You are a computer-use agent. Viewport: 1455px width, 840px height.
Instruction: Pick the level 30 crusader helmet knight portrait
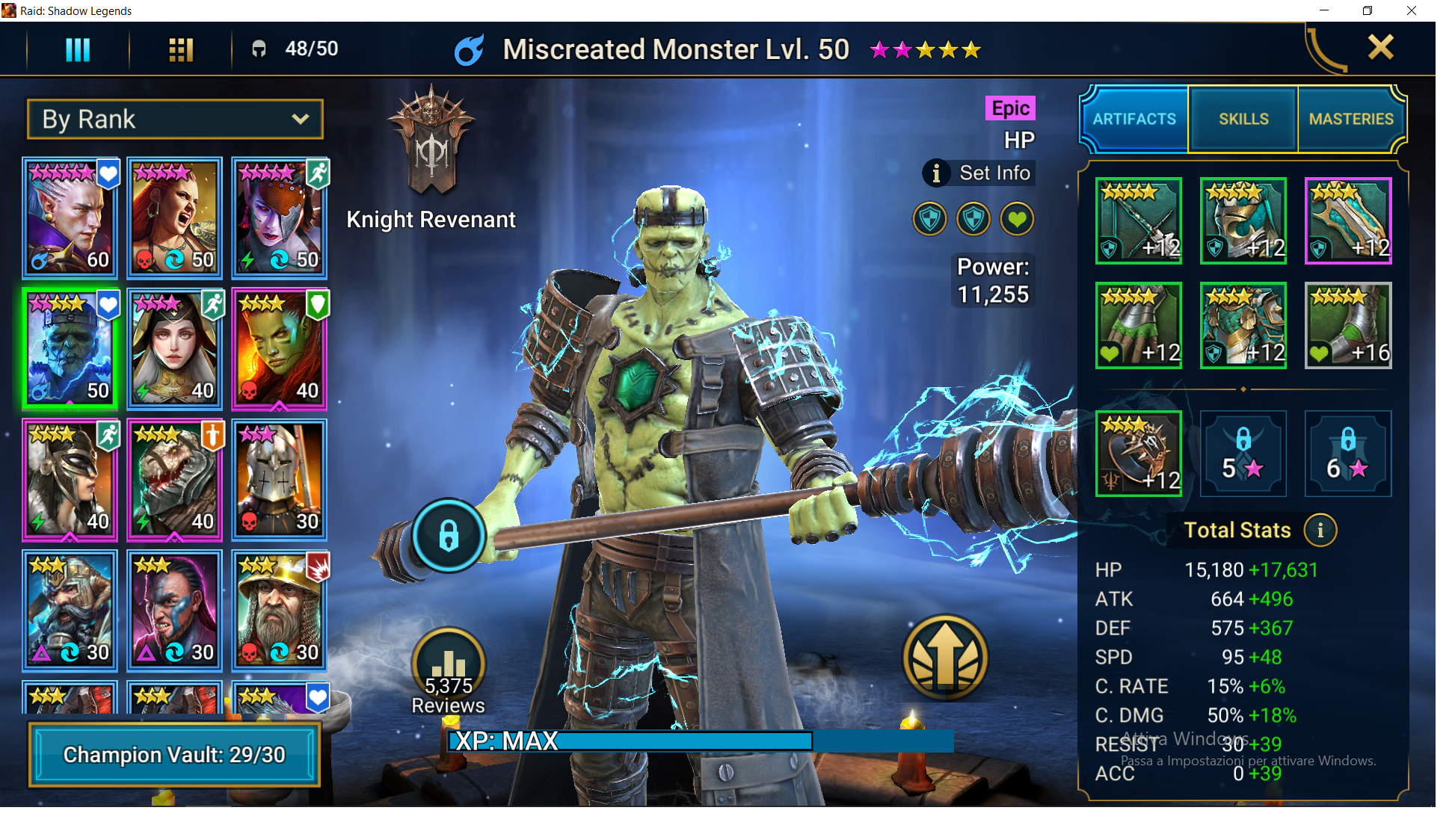pyautogui.click(x=279, y=479)
